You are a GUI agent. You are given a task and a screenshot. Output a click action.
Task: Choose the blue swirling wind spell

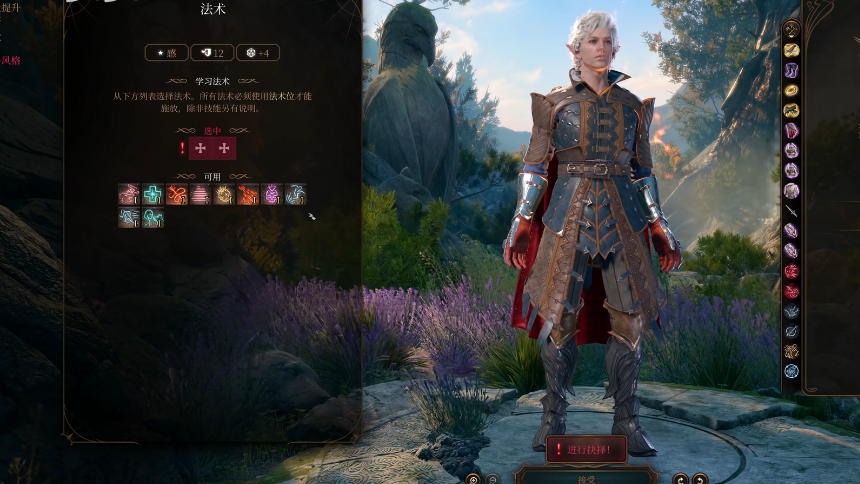[x=295, y=195]
